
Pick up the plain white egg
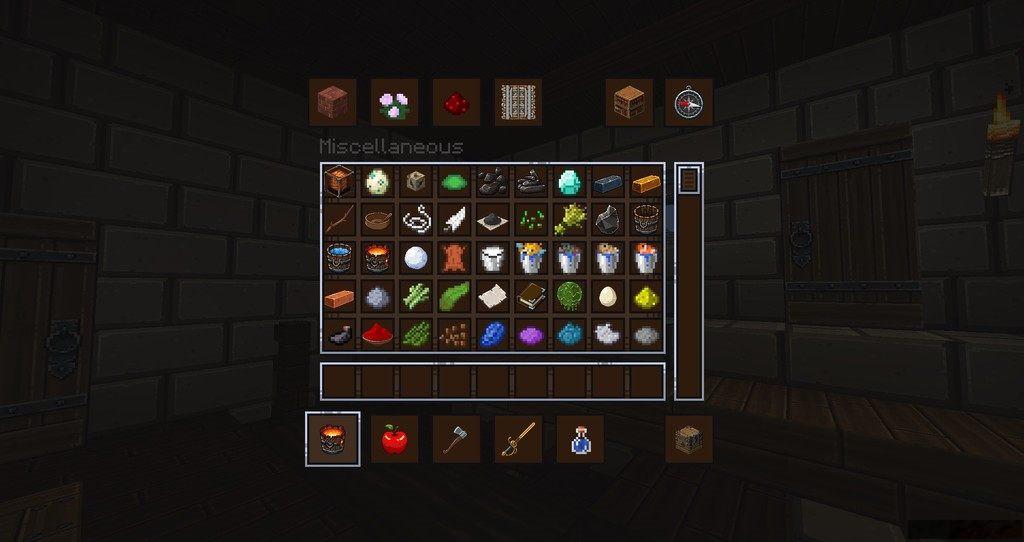pyautogui.click(x=607, y=296)
